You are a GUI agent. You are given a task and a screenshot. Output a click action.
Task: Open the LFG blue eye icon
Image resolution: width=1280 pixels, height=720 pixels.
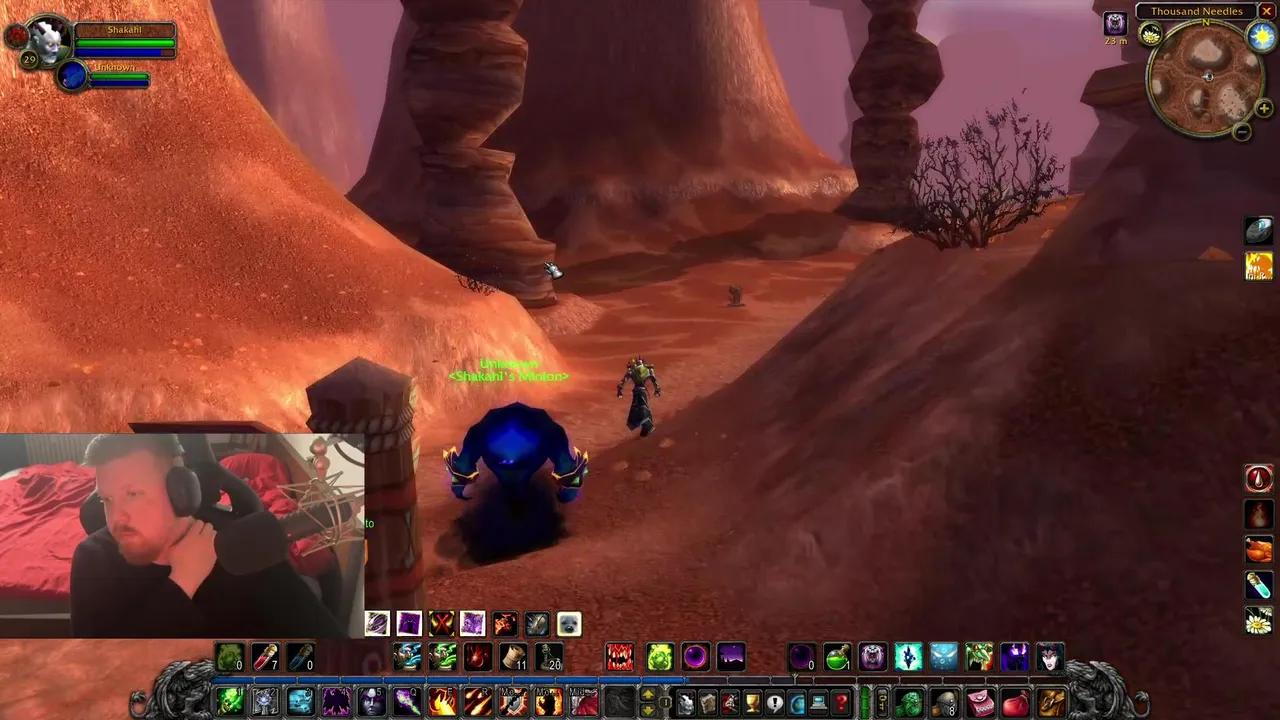[x=796, y=702]
